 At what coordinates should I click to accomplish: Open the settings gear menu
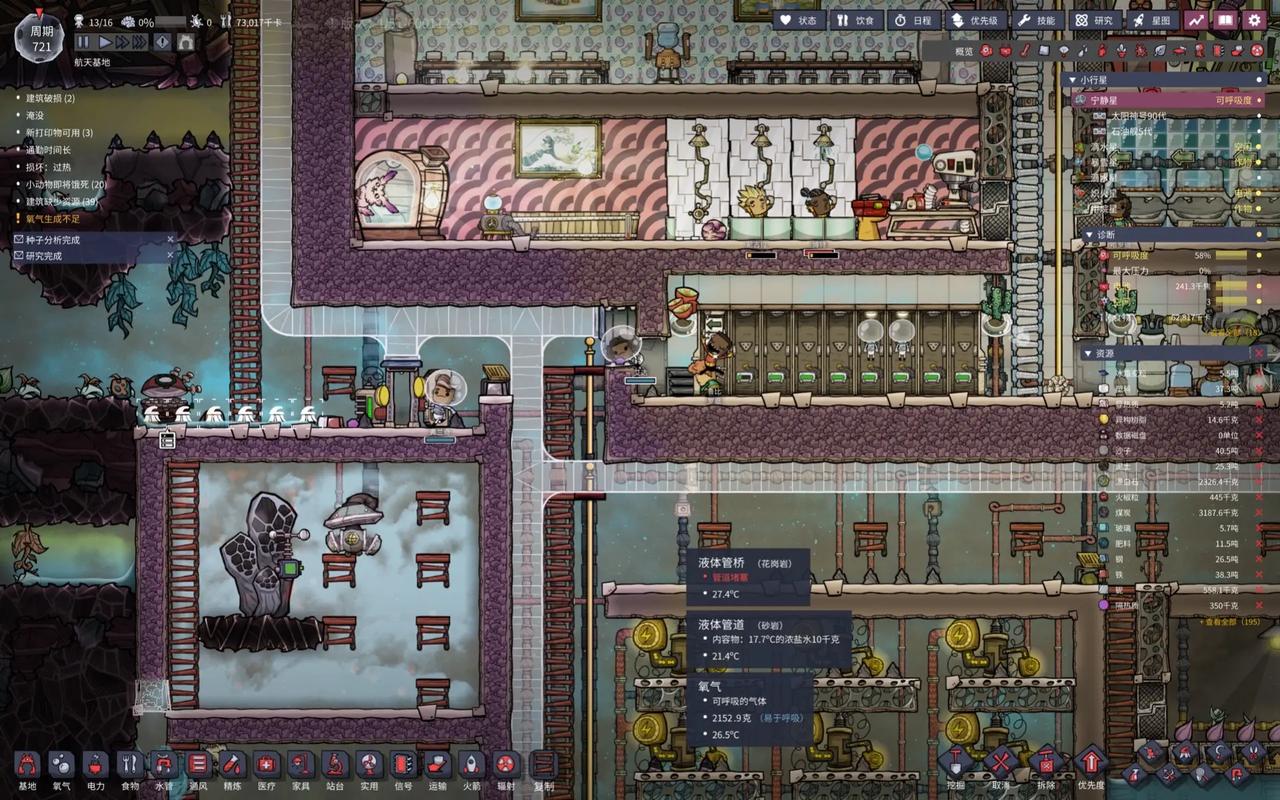[1254, 20]
